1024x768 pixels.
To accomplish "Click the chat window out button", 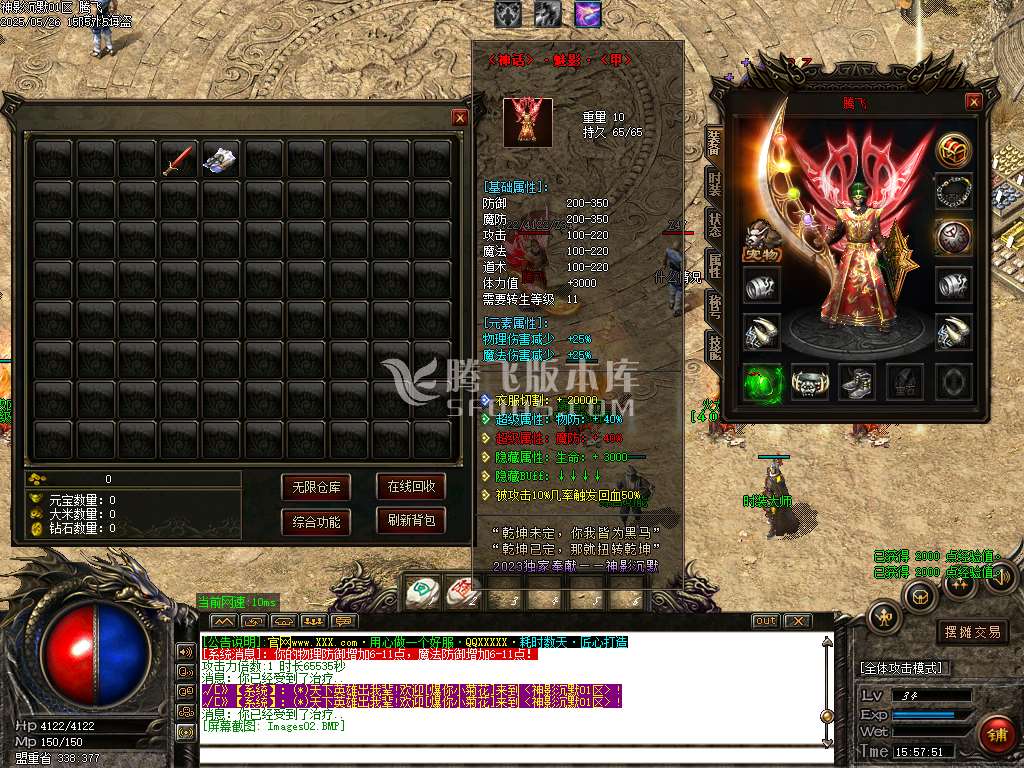I will [x=765, y=621].
